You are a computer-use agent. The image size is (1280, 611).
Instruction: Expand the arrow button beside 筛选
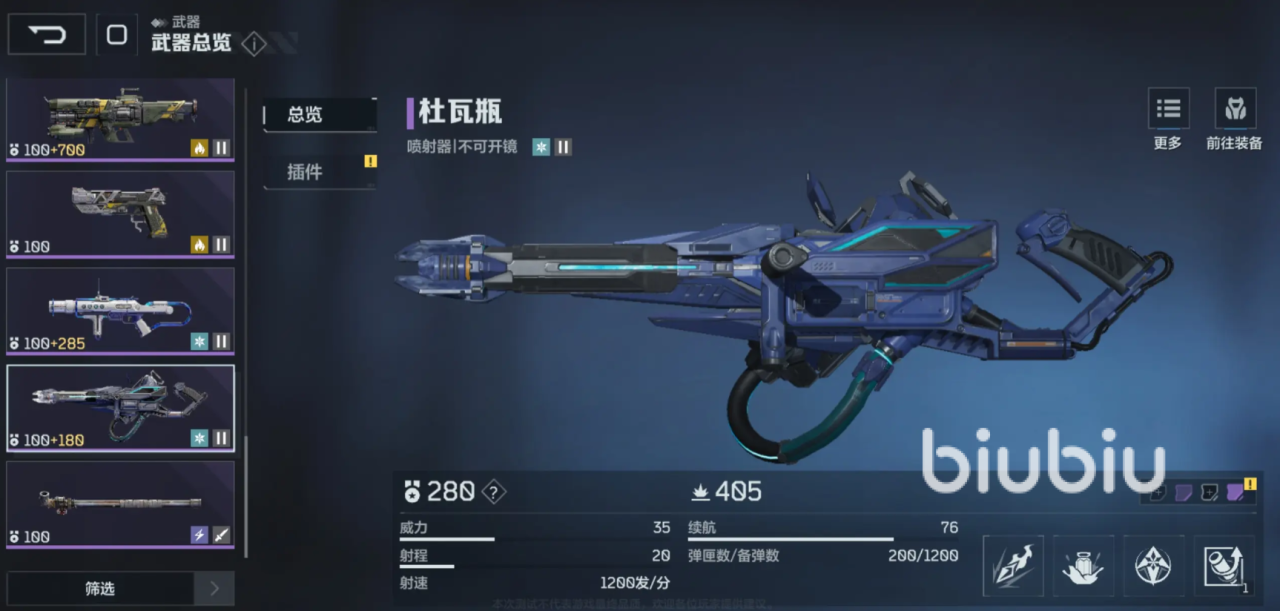click(x=214, y=589)
